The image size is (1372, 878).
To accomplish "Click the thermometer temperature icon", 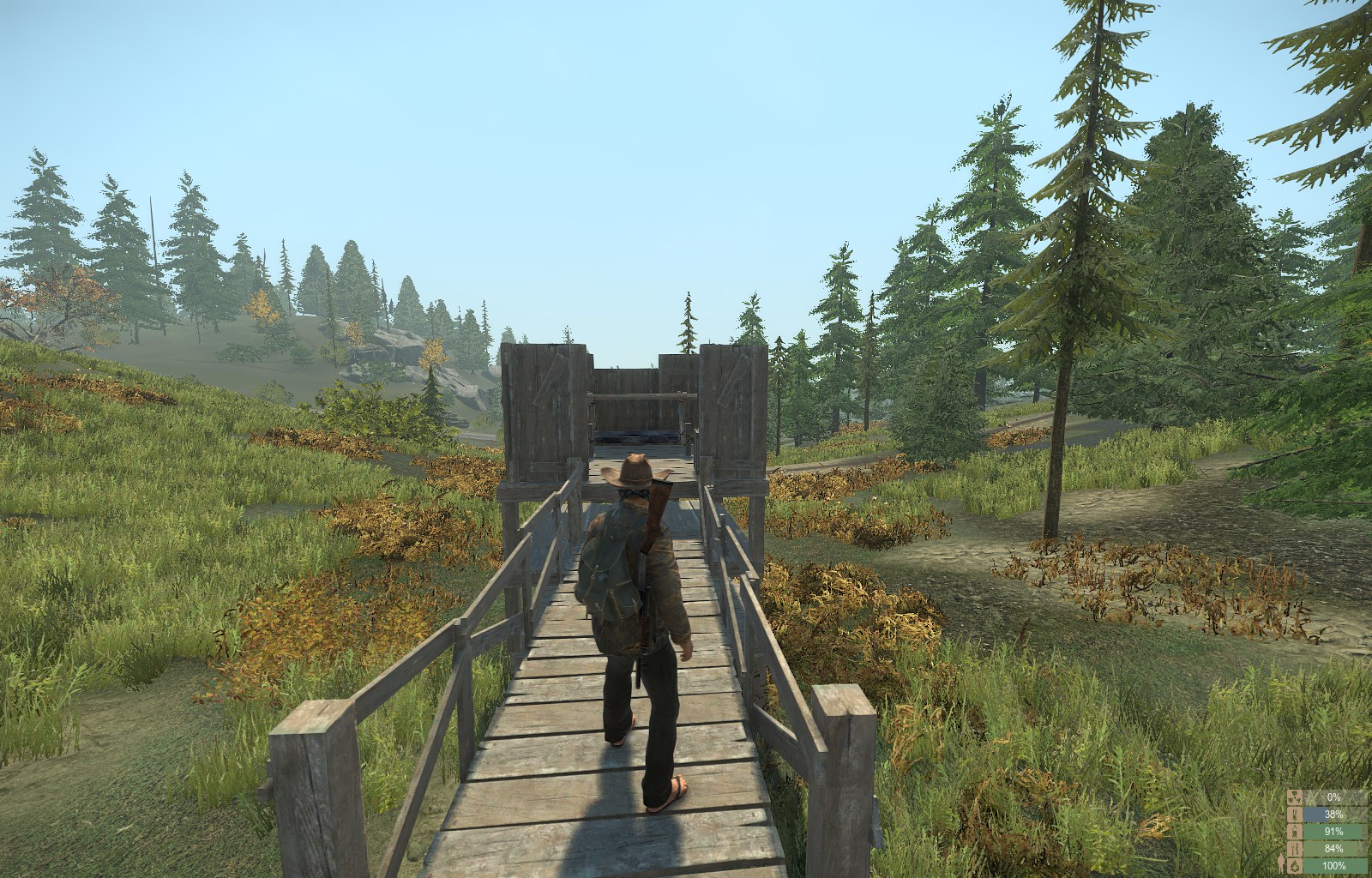I will (1295, 815).
